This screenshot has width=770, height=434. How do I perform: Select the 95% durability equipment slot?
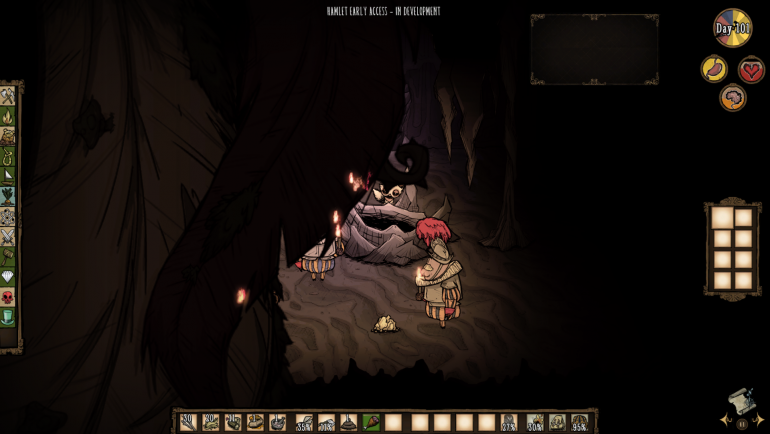coord(579,422)
